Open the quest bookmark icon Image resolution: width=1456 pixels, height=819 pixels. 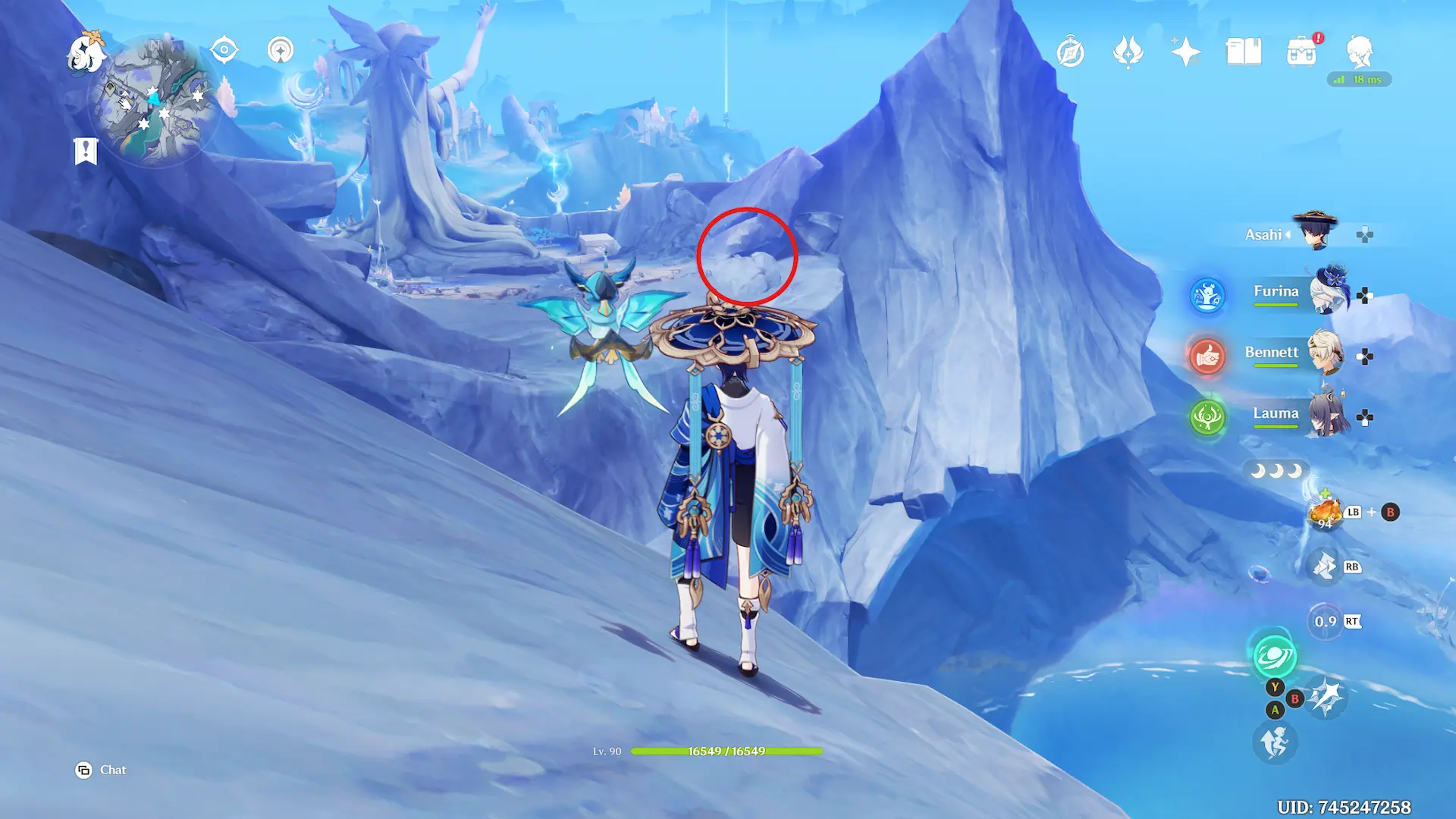[x=86, y=151]
